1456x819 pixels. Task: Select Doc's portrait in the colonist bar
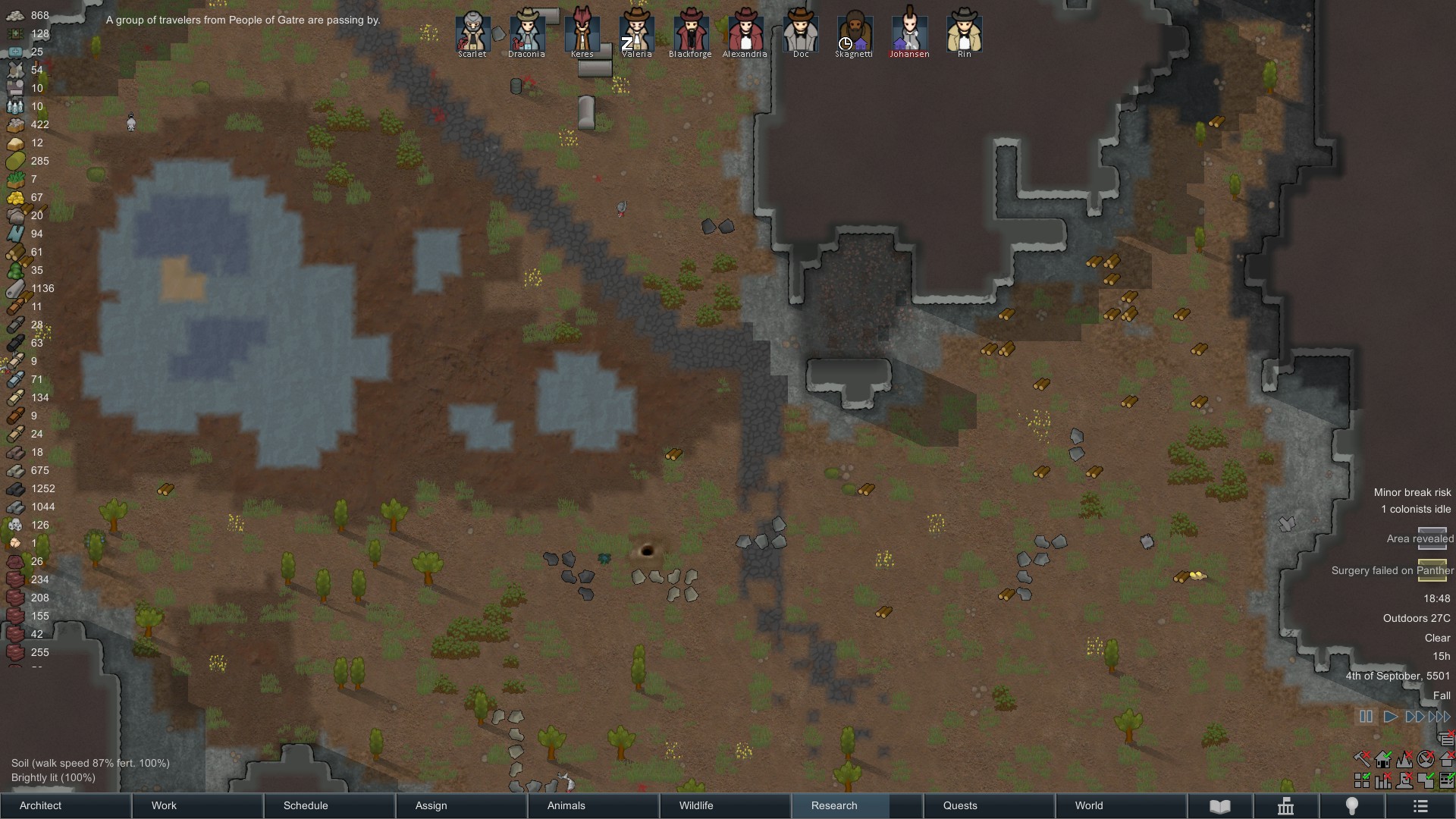click(x=800, y=34)
